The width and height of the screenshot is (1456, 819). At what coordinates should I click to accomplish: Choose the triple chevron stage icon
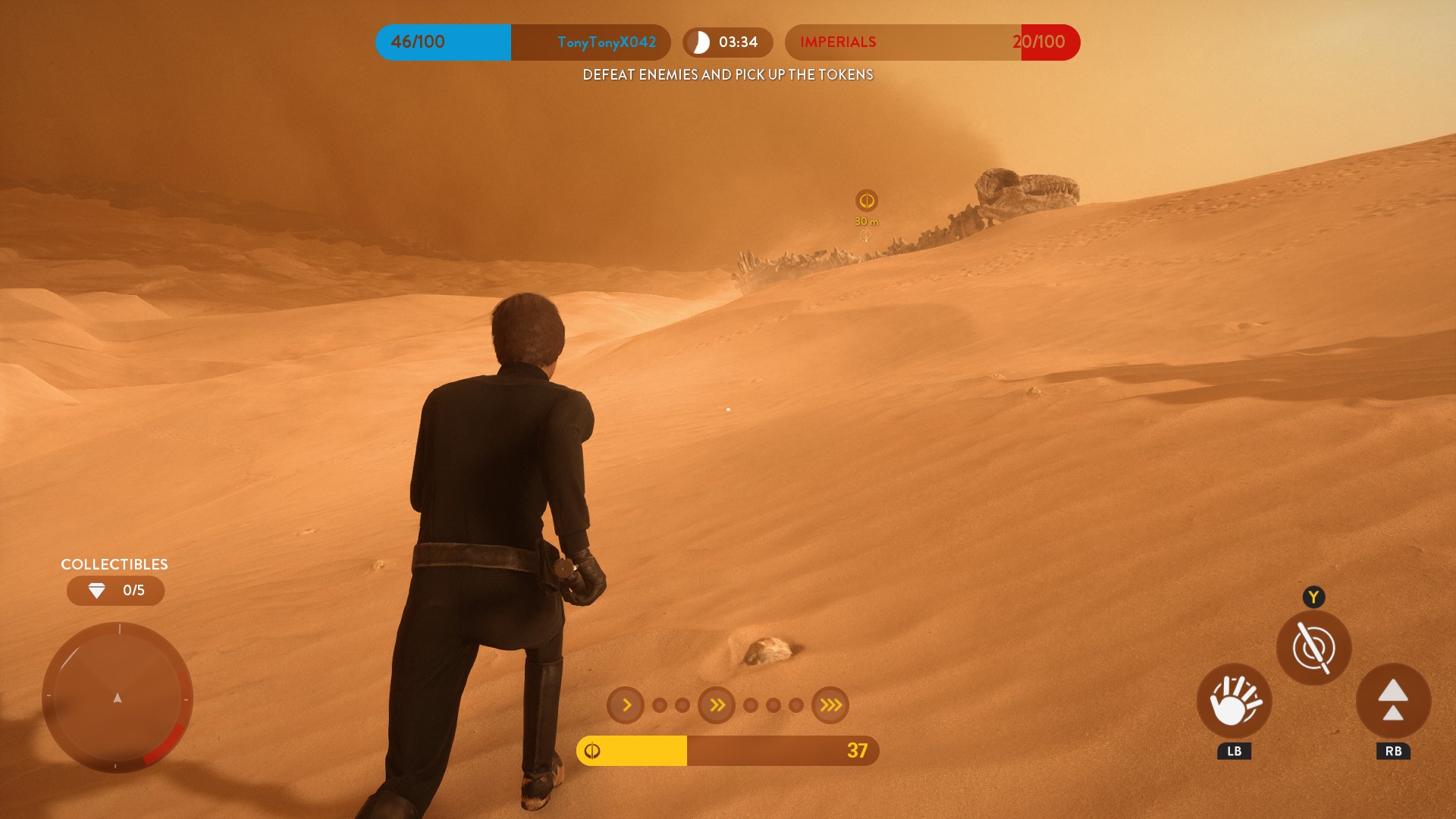(x=830, y=705)
